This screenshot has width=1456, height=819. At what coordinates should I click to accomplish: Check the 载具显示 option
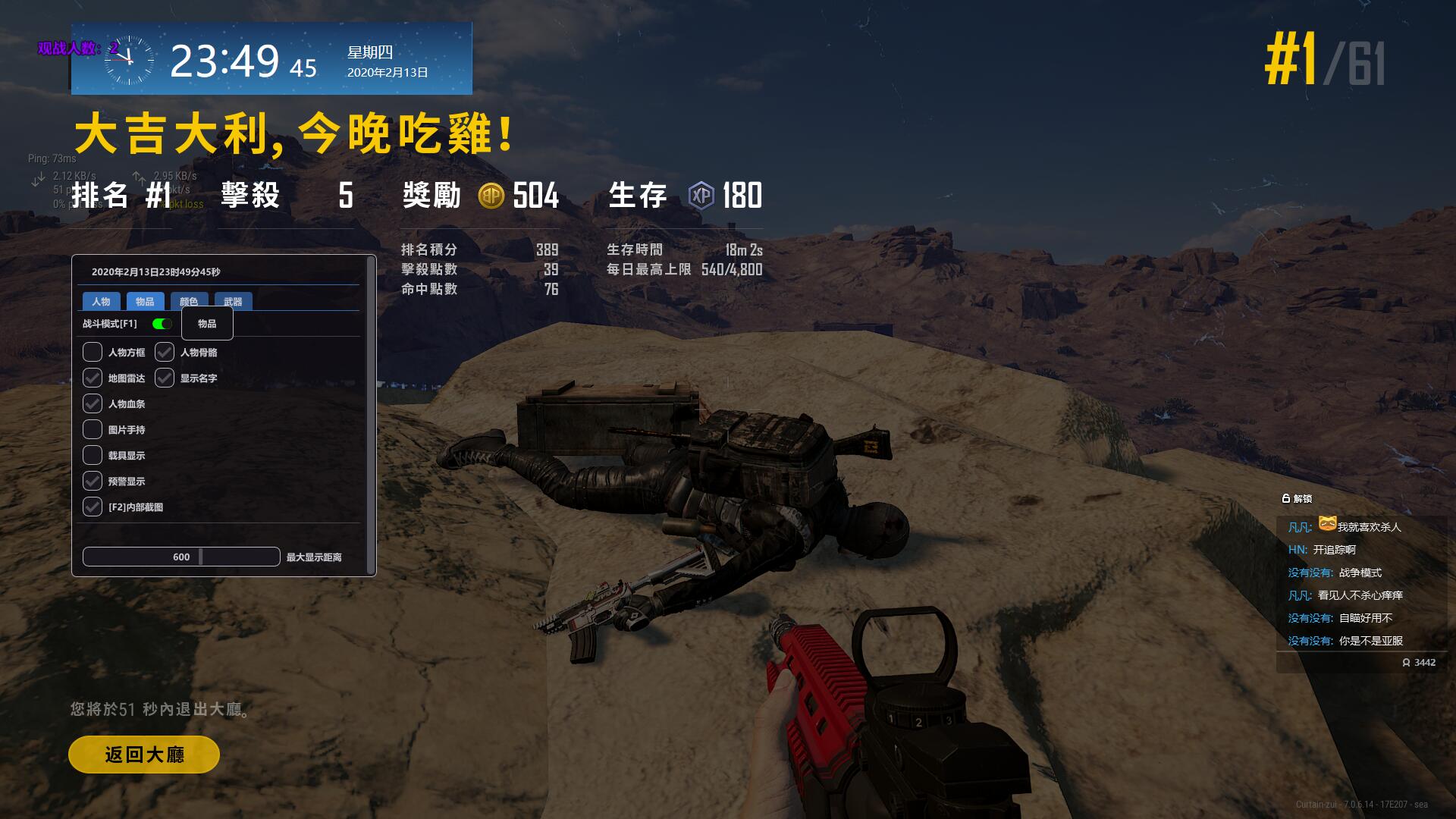(93, 455)
